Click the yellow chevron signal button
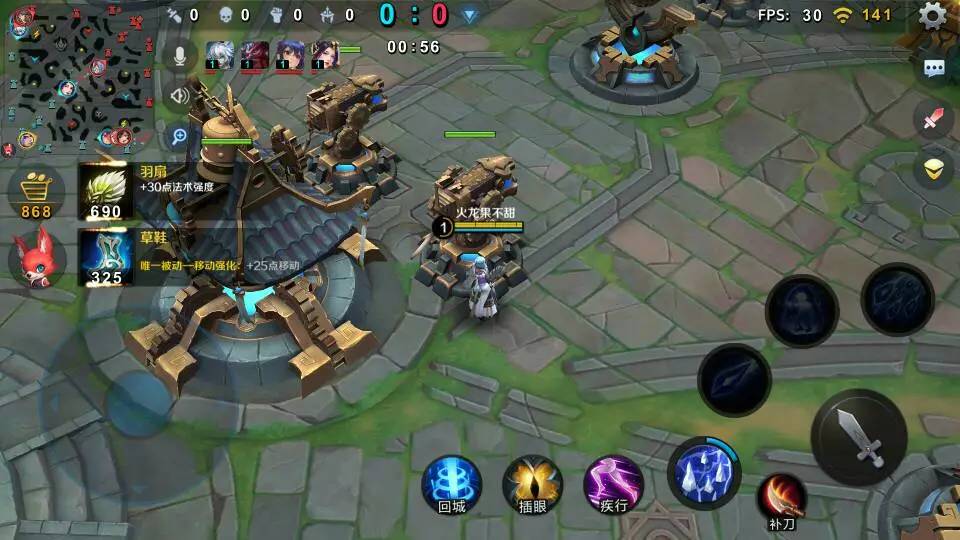Screen dimensions: 960x540 pos(934,169)
